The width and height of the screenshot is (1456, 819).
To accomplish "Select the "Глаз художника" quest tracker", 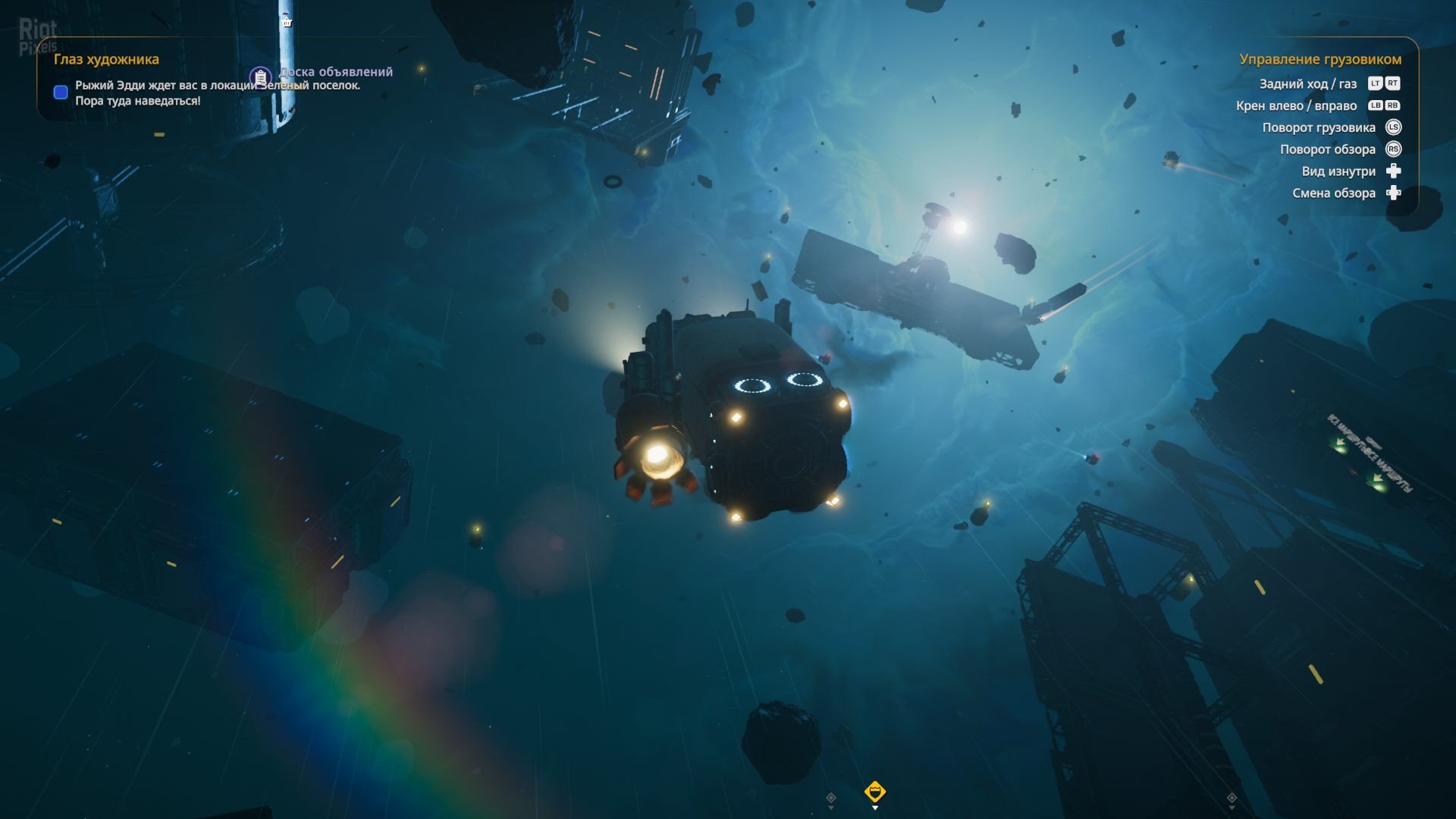I will tap(106, 59).
